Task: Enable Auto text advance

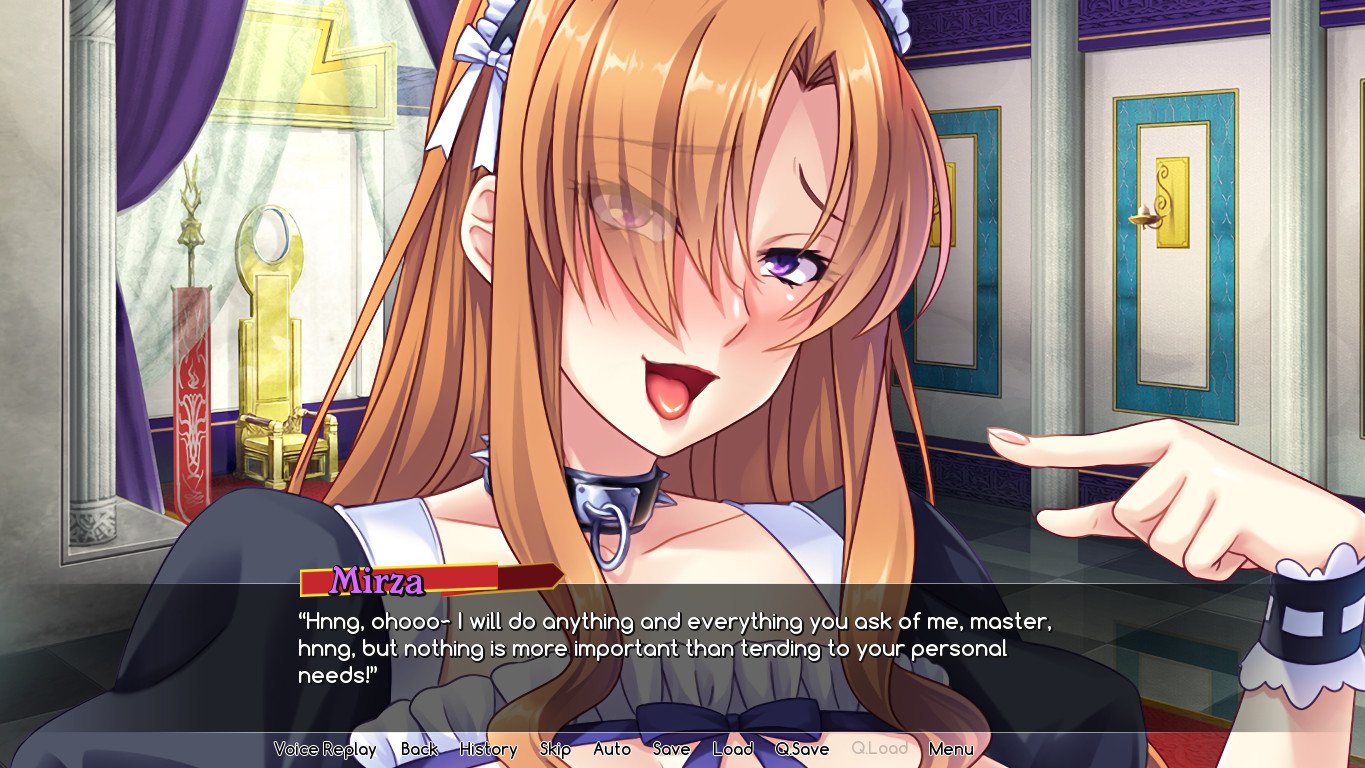Action: point(611,749)
